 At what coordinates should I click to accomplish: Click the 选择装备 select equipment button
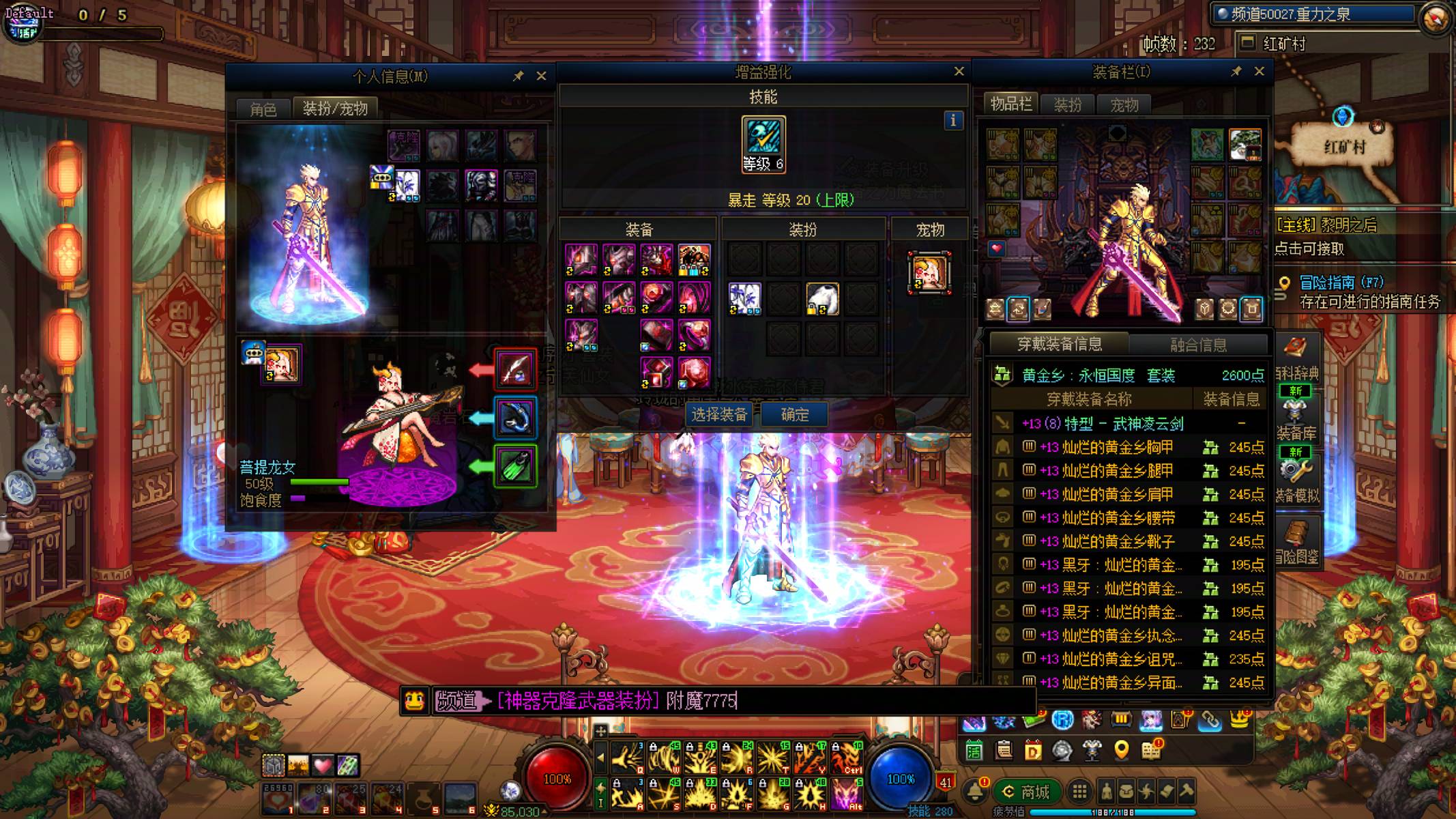pos(719,414)
